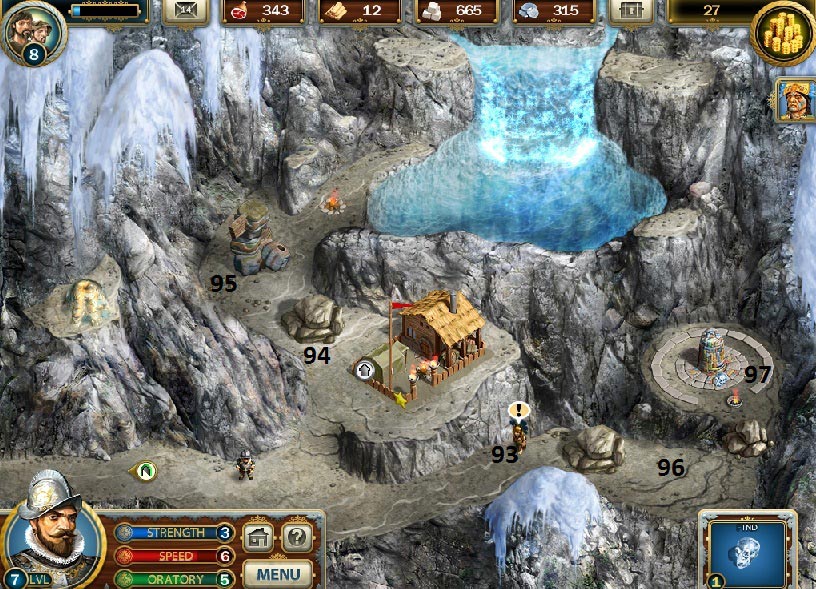Select the king portrait icon
The height and width of the screenshot is (589, 816).
796,100
